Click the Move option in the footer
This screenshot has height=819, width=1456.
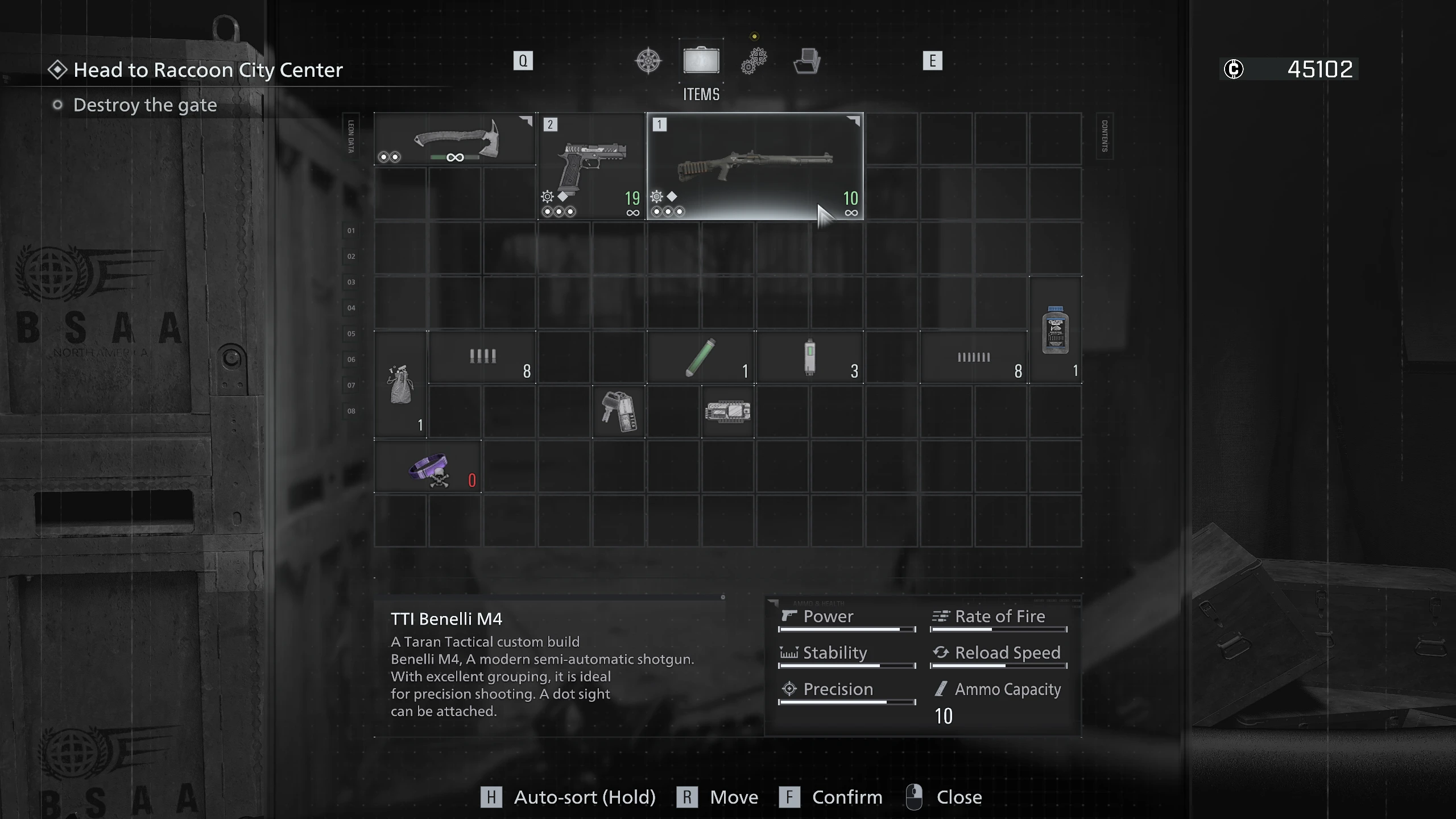click(x=733, y=797)
